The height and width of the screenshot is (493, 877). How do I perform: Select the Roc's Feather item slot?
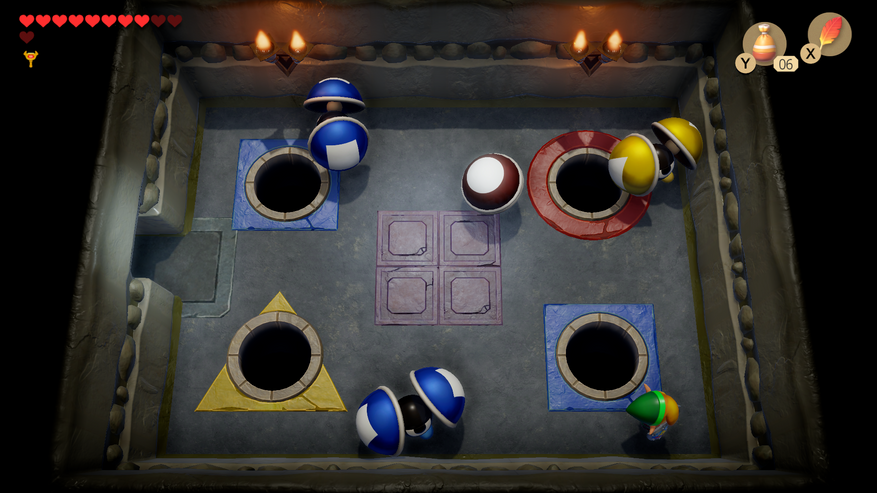pos(829,35)
